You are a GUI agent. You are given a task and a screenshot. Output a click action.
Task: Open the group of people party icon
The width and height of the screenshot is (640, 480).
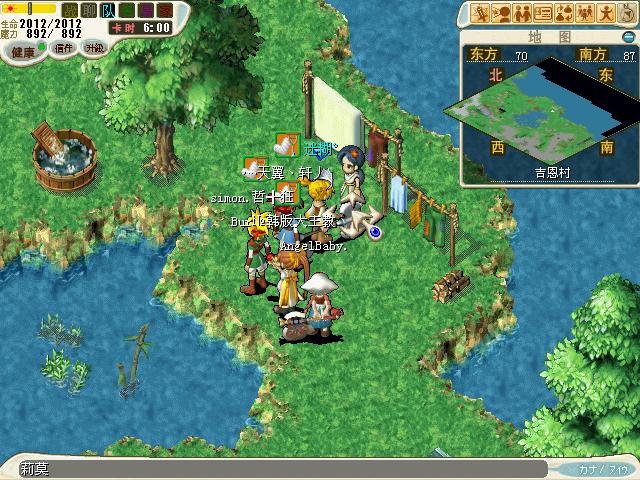[586, 13]
